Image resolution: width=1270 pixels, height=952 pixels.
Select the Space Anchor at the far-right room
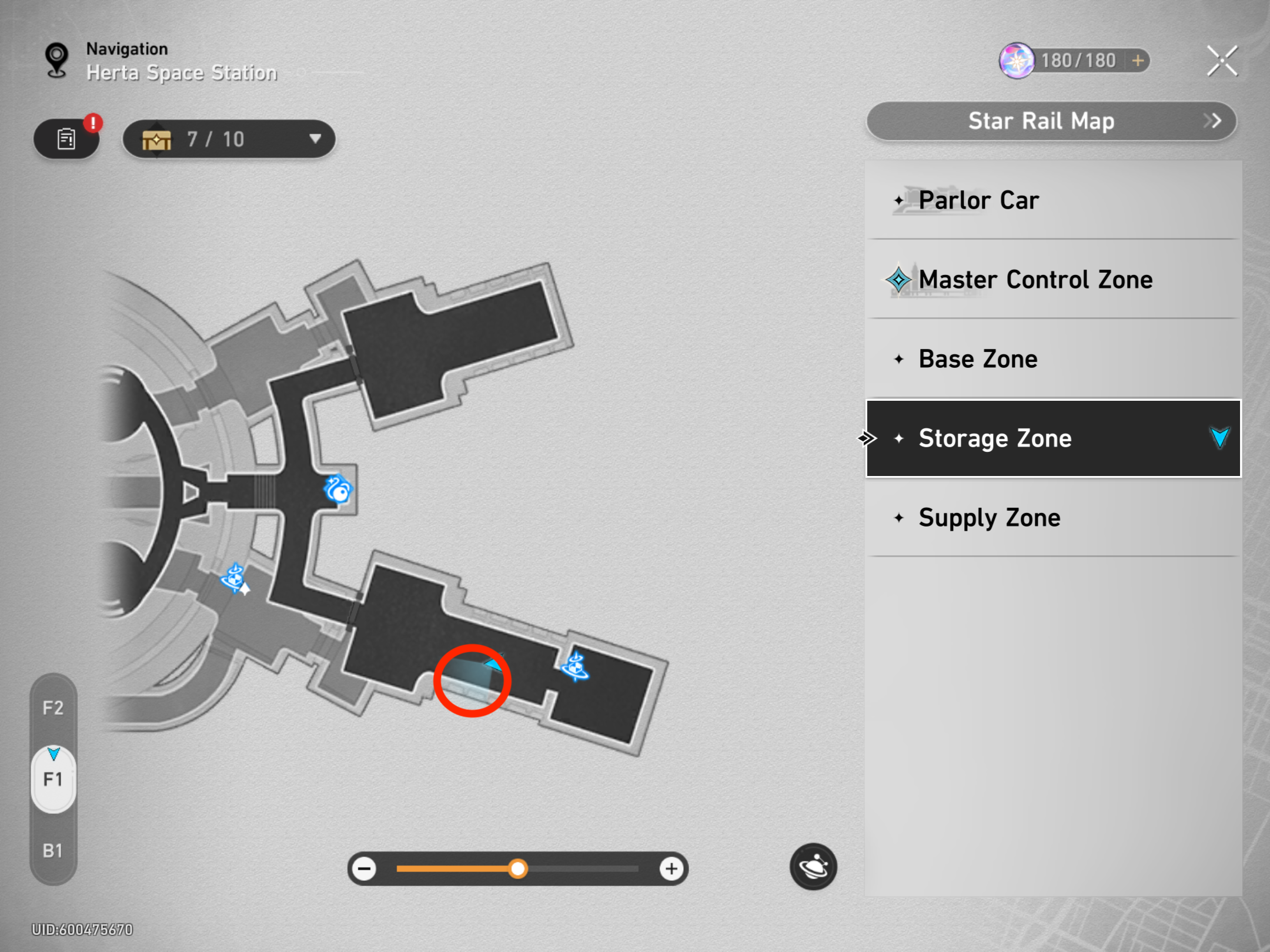click(x=575, y=667)
